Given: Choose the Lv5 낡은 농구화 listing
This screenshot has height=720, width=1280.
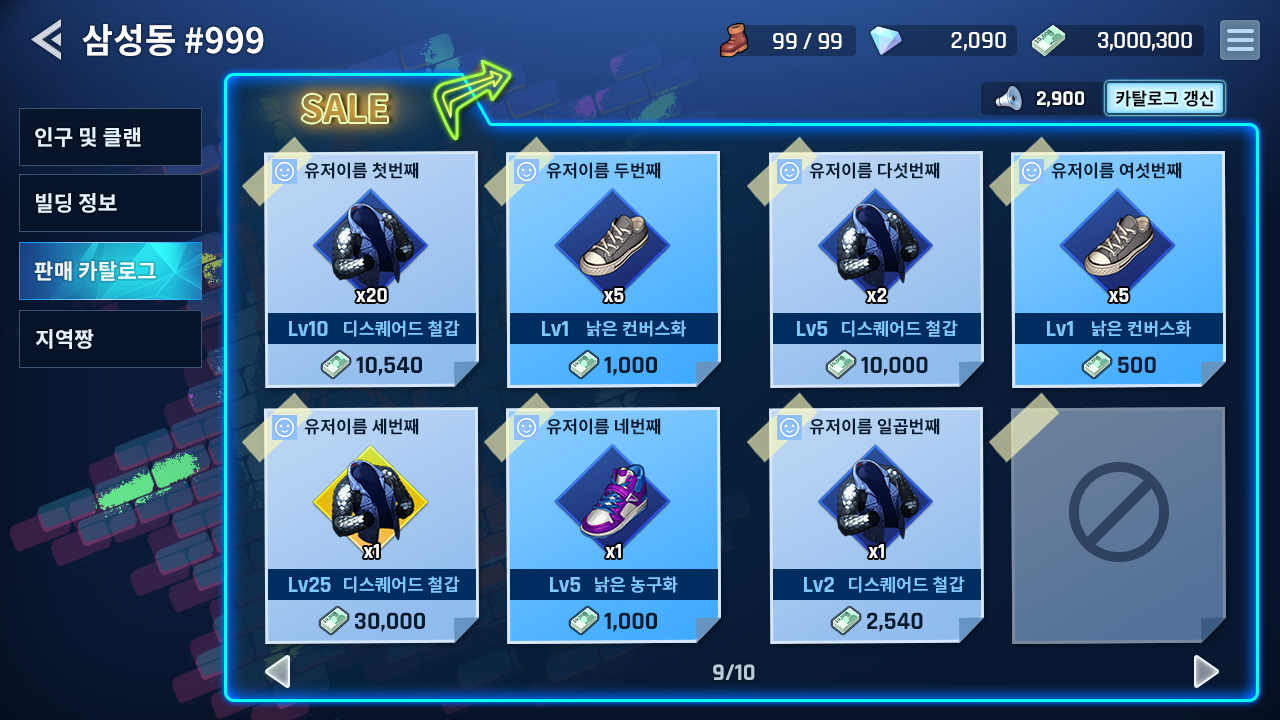Looking at the screenshot, I should 613,525.
